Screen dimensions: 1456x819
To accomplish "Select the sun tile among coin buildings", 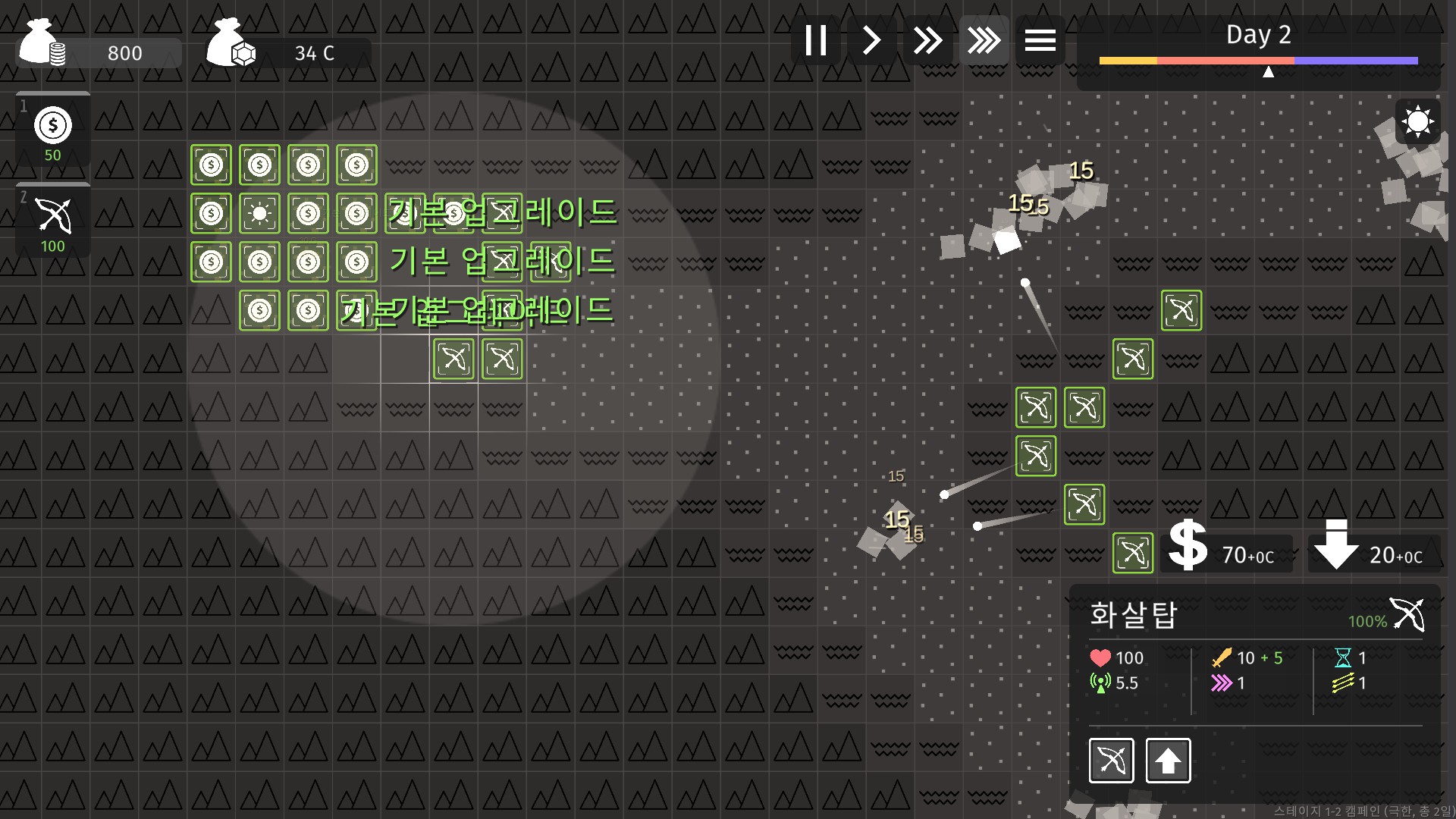I will click(x=259, y=213).
